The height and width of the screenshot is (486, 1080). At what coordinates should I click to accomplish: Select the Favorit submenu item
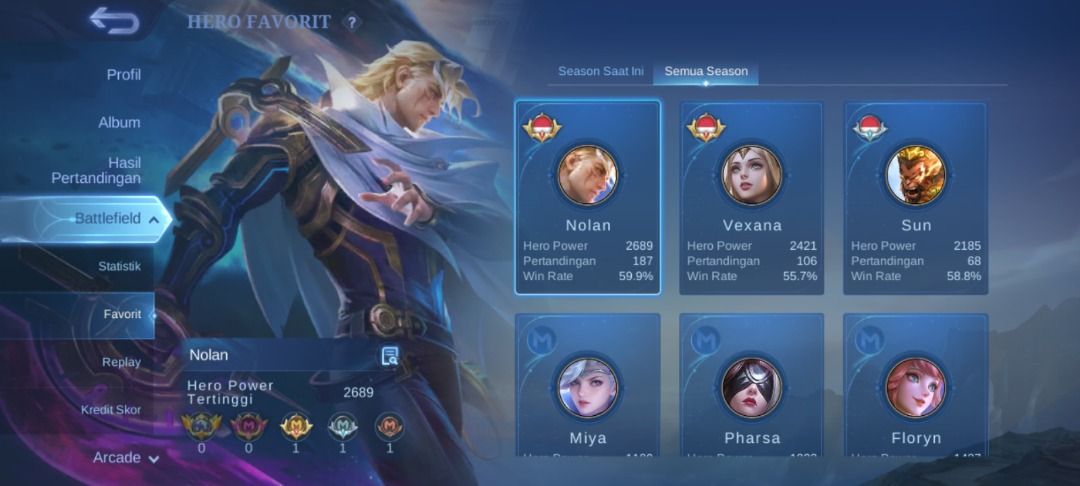point(122,314)
